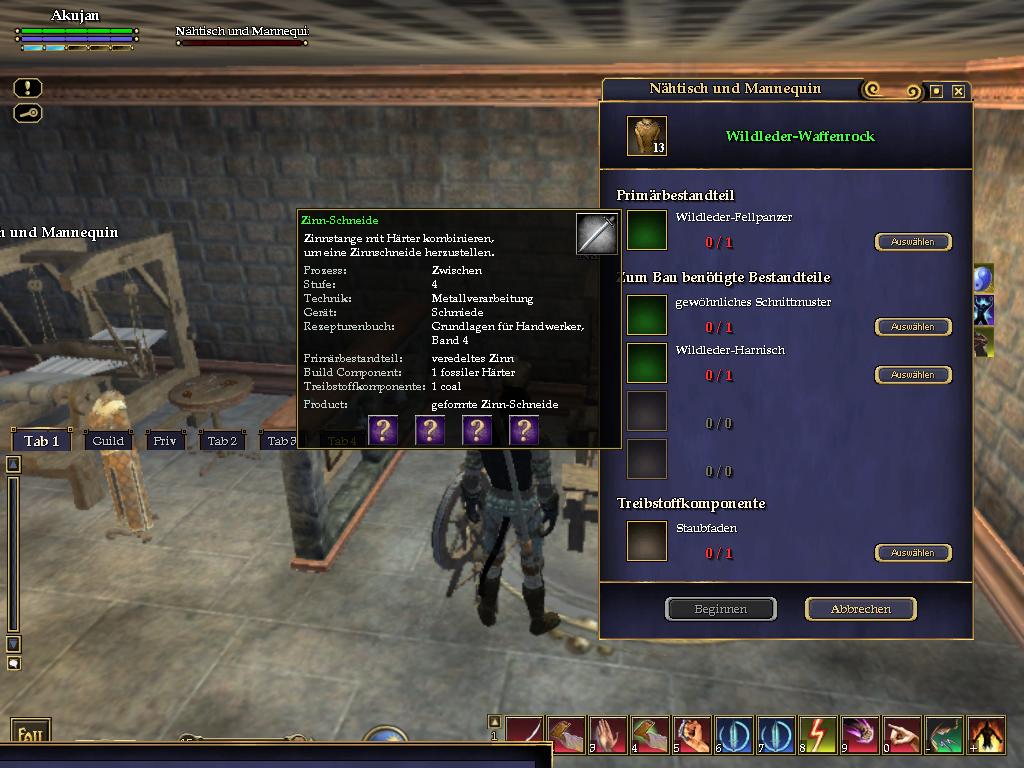The width and height of the screenshot is (1024, 768).
Task: Pick Auswählen for the Staubfaden fuel
Action: [x=912, y=553]
